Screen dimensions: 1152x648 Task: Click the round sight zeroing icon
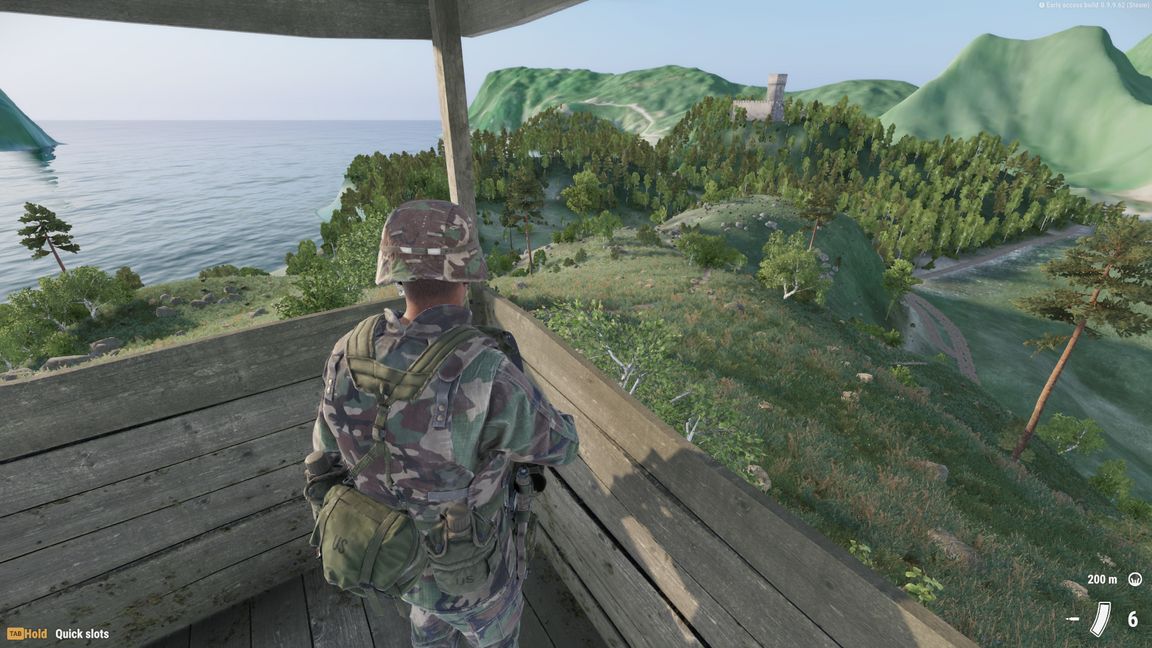(x=1135, y=579)
